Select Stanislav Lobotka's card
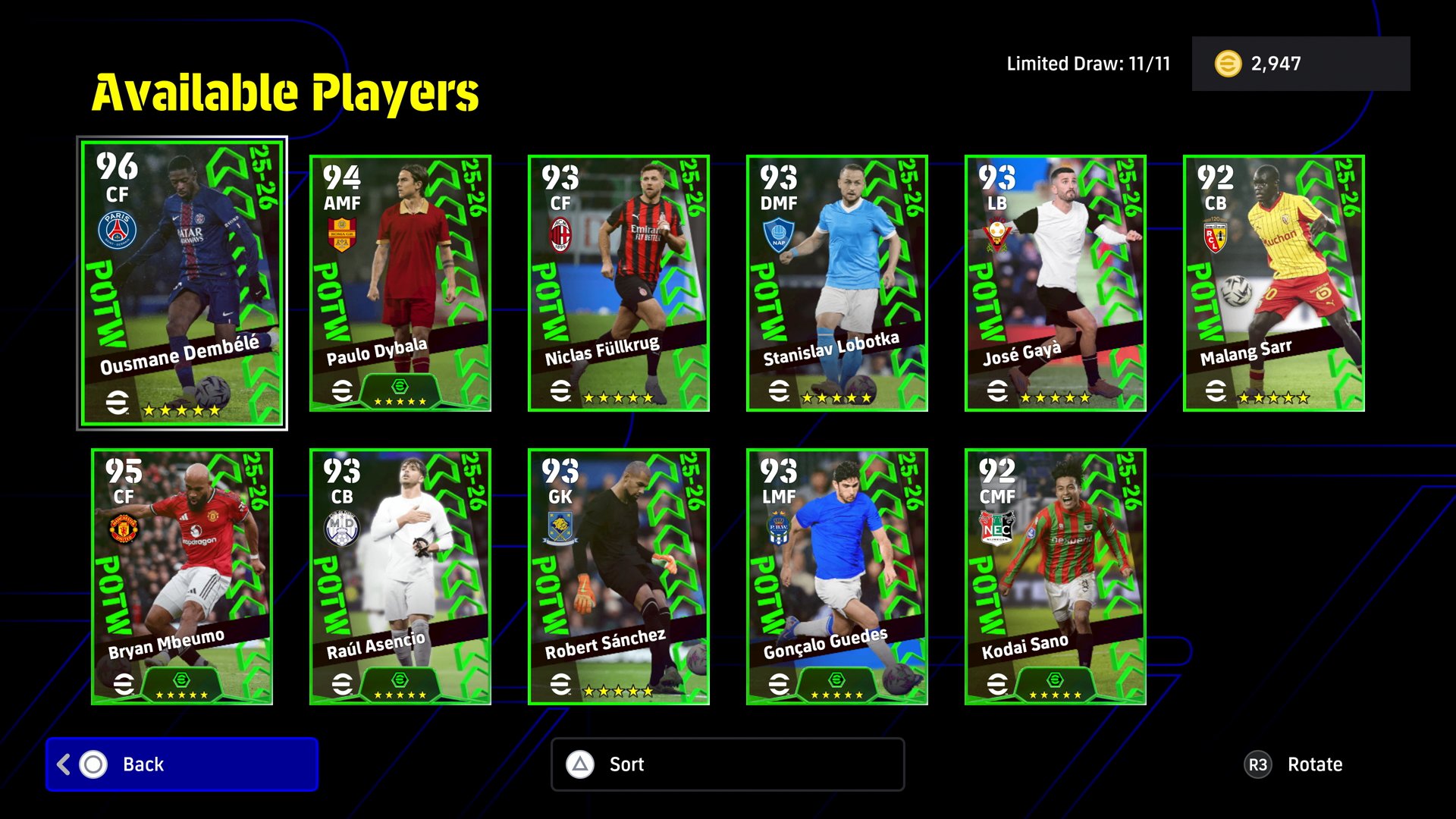Image resolution: width=1456 pixels, height=819 pixels. pyautogui.click(x=836, y=283)
